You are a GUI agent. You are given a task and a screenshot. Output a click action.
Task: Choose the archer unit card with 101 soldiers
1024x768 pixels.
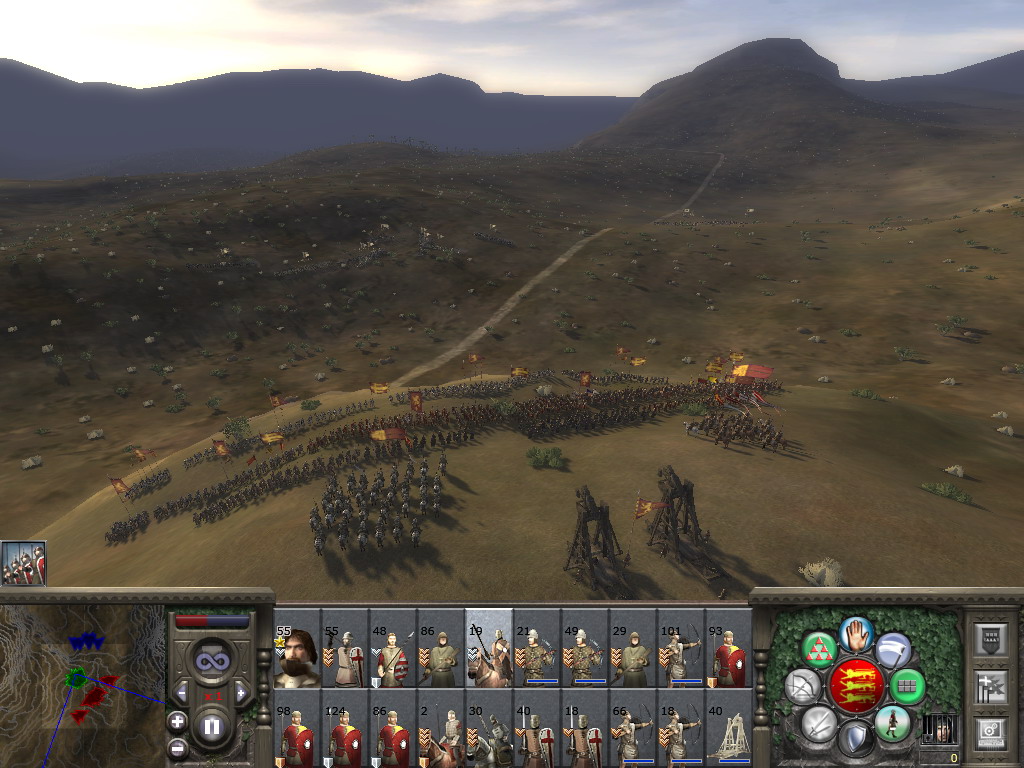pos(681,648)
